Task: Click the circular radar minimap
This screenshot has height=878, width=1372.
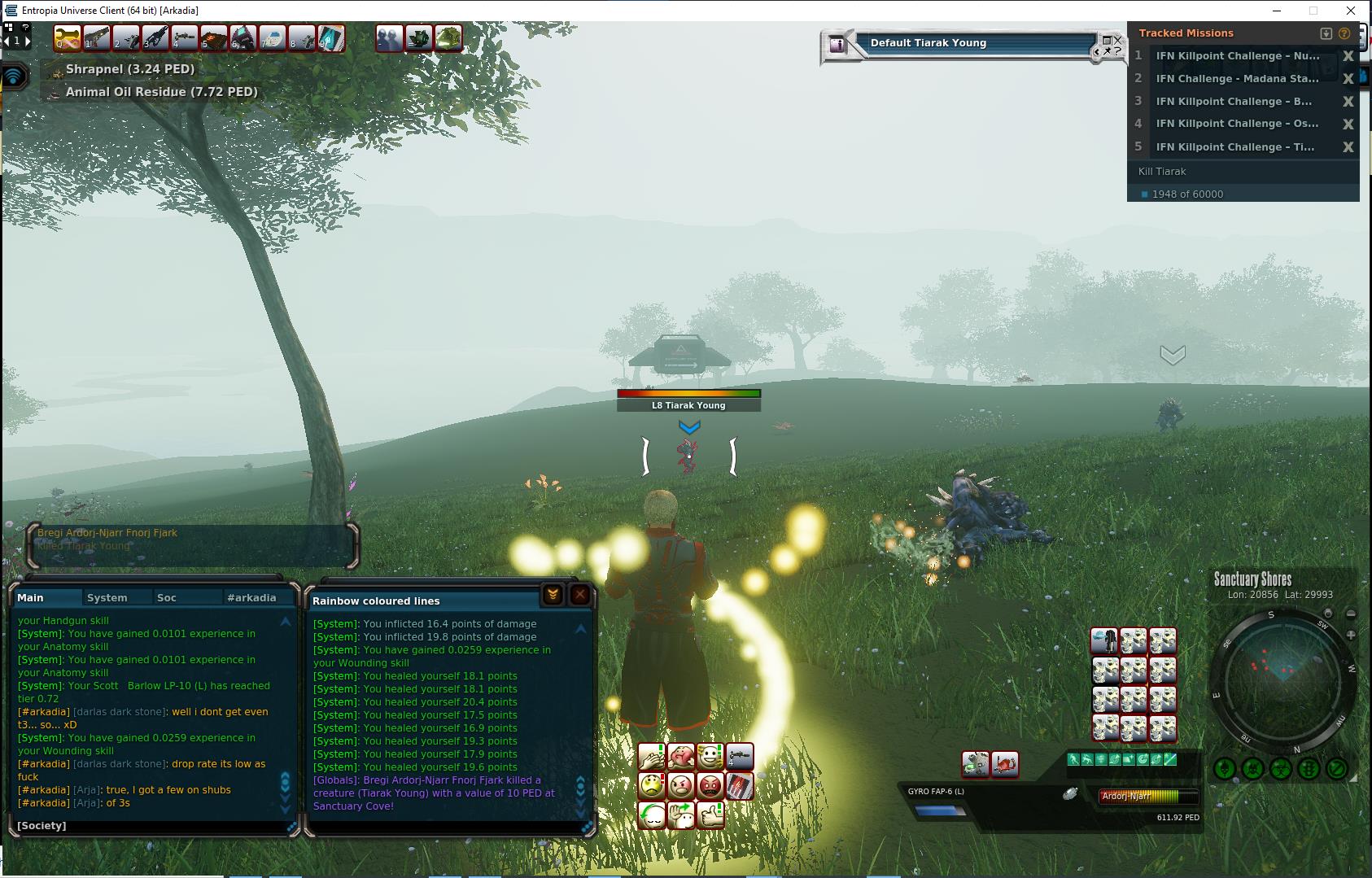Action: [1282, 682]
